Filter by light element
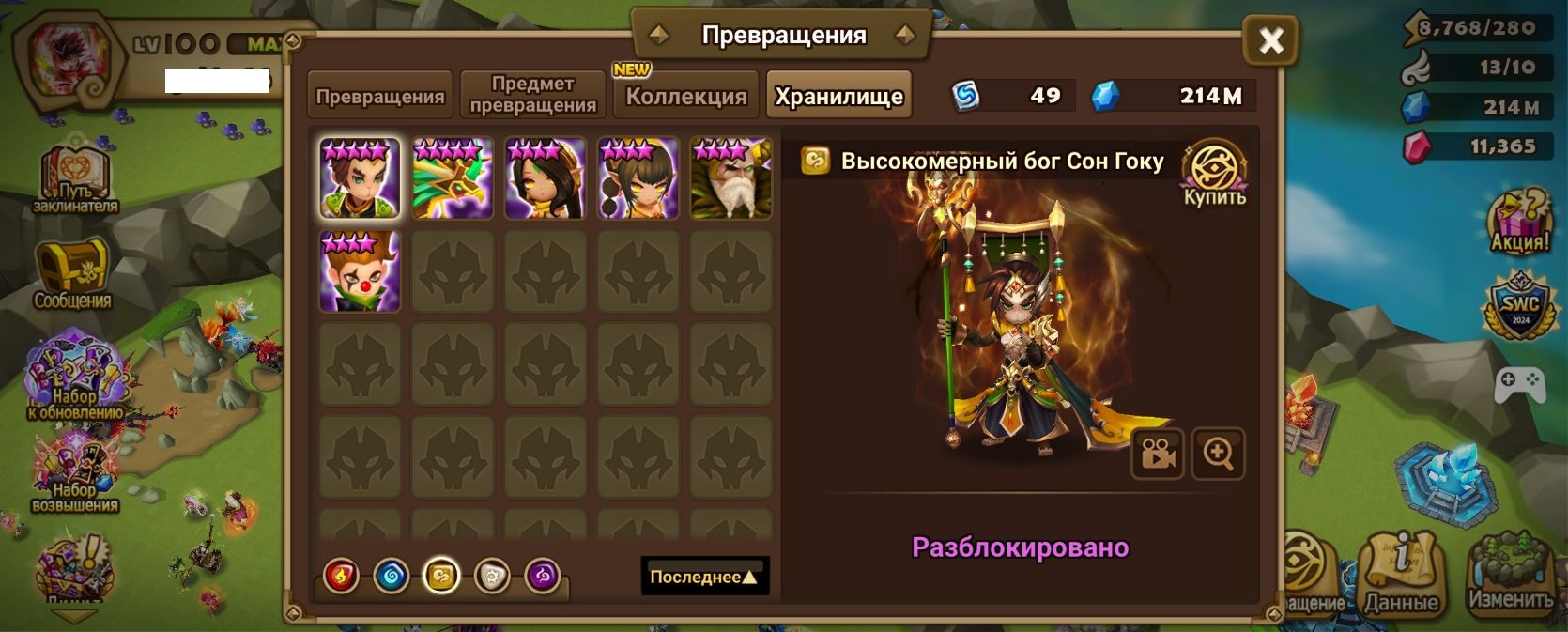Image resolution: width=1568 pixels, height=632 pixels. tap(492, 576)
